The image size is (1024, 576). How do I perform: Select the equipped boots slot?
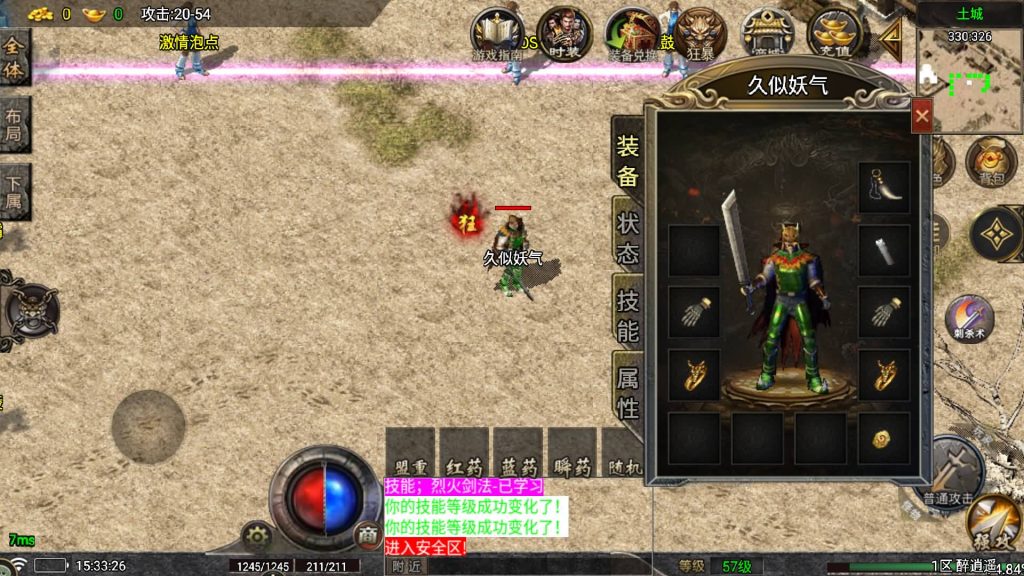[884, 187]
